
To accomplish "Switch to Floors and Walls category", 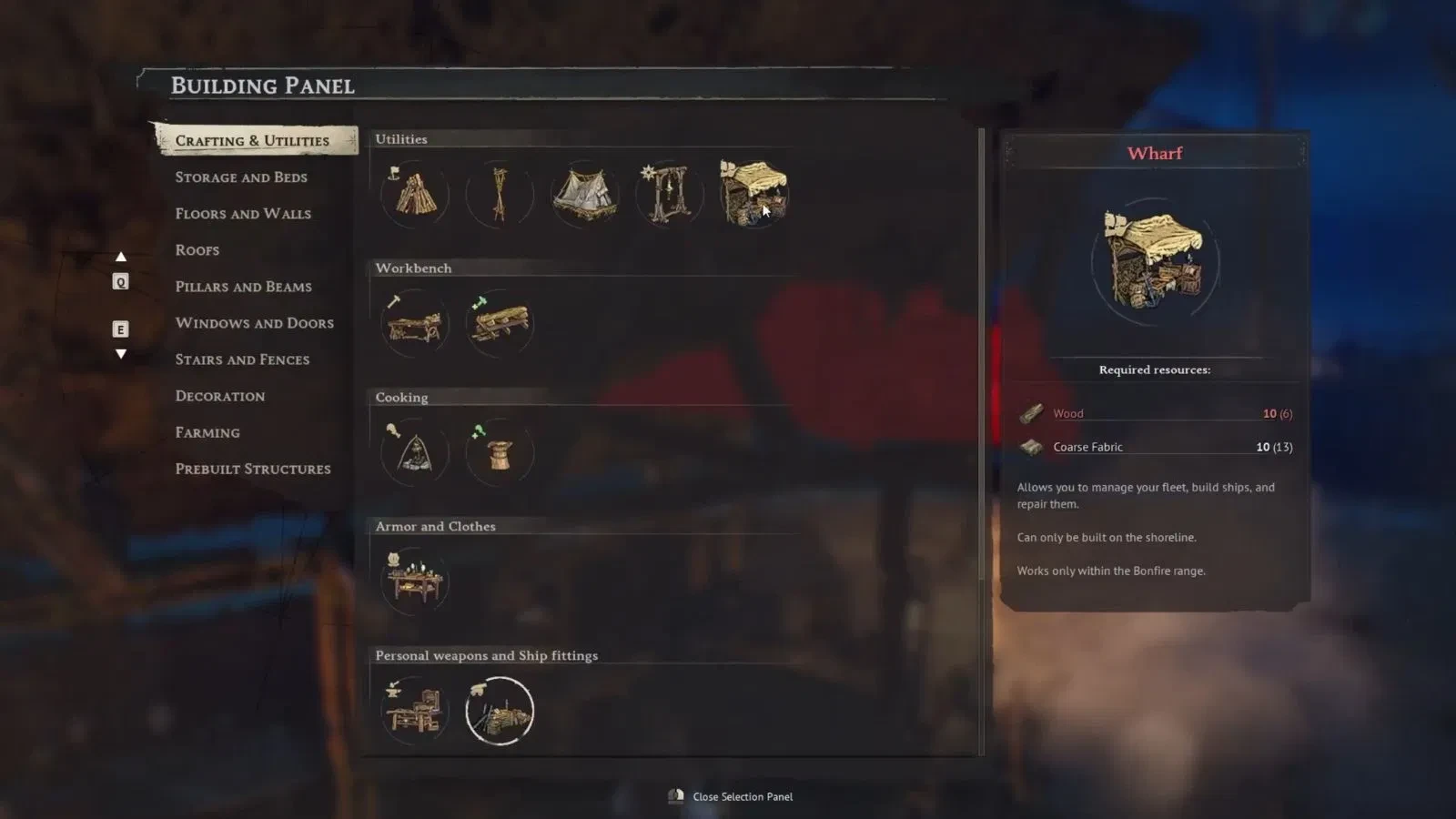I will [243, 214].
